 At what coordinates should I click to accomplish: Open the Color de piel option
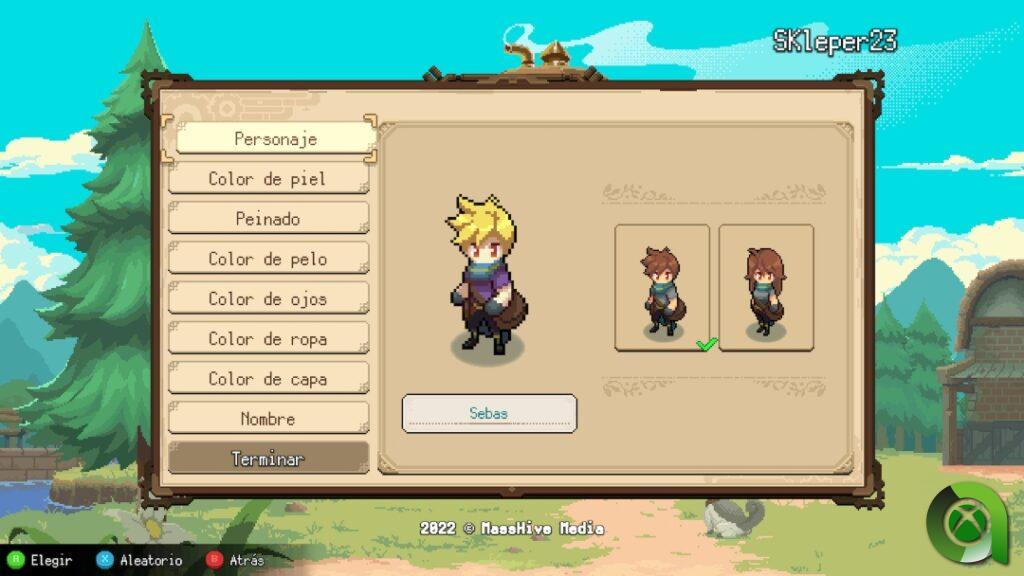click(268, 179)
